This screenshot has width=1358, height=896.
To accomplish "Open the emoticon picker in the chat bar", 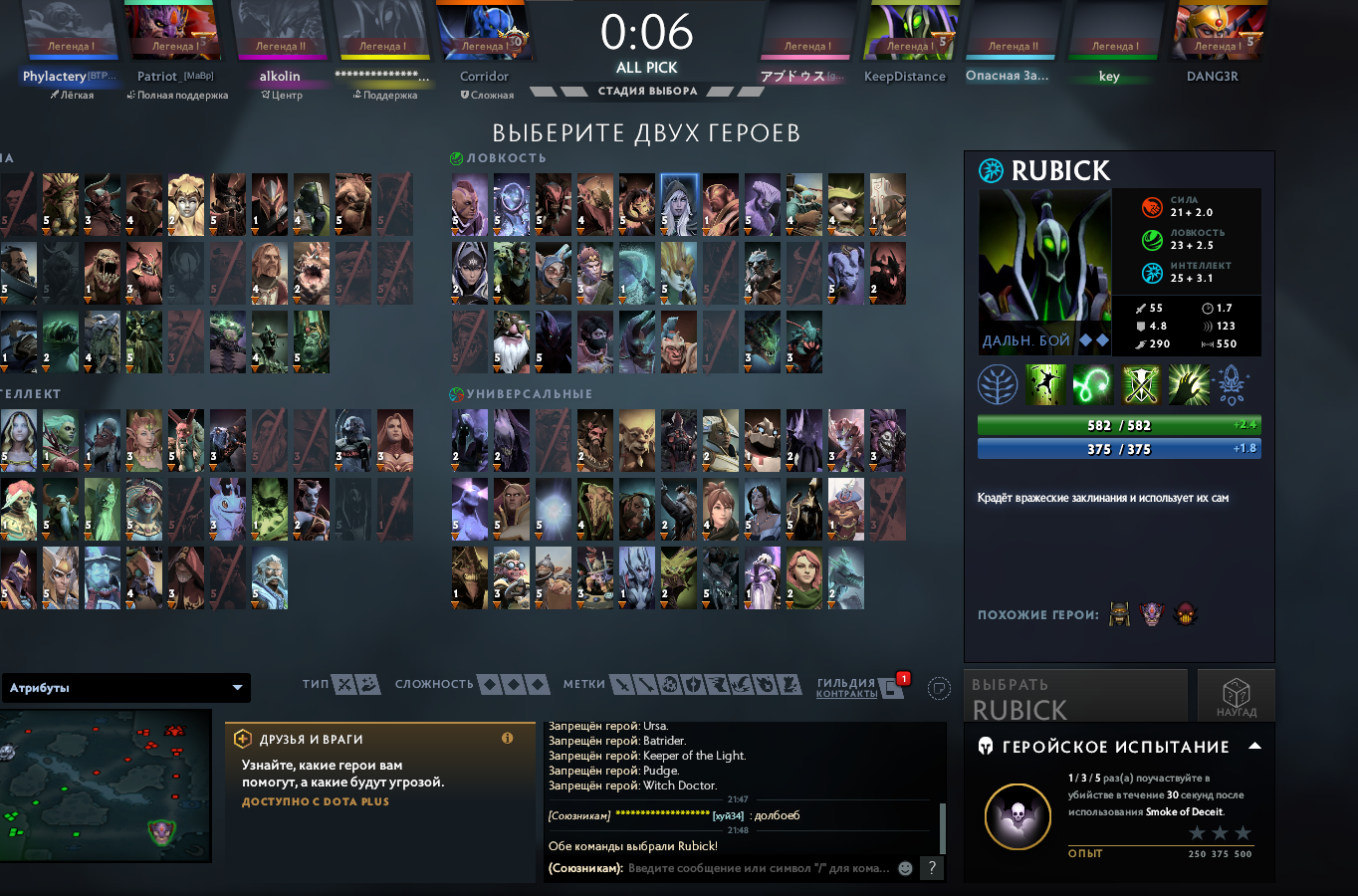I will click(904, 868).
